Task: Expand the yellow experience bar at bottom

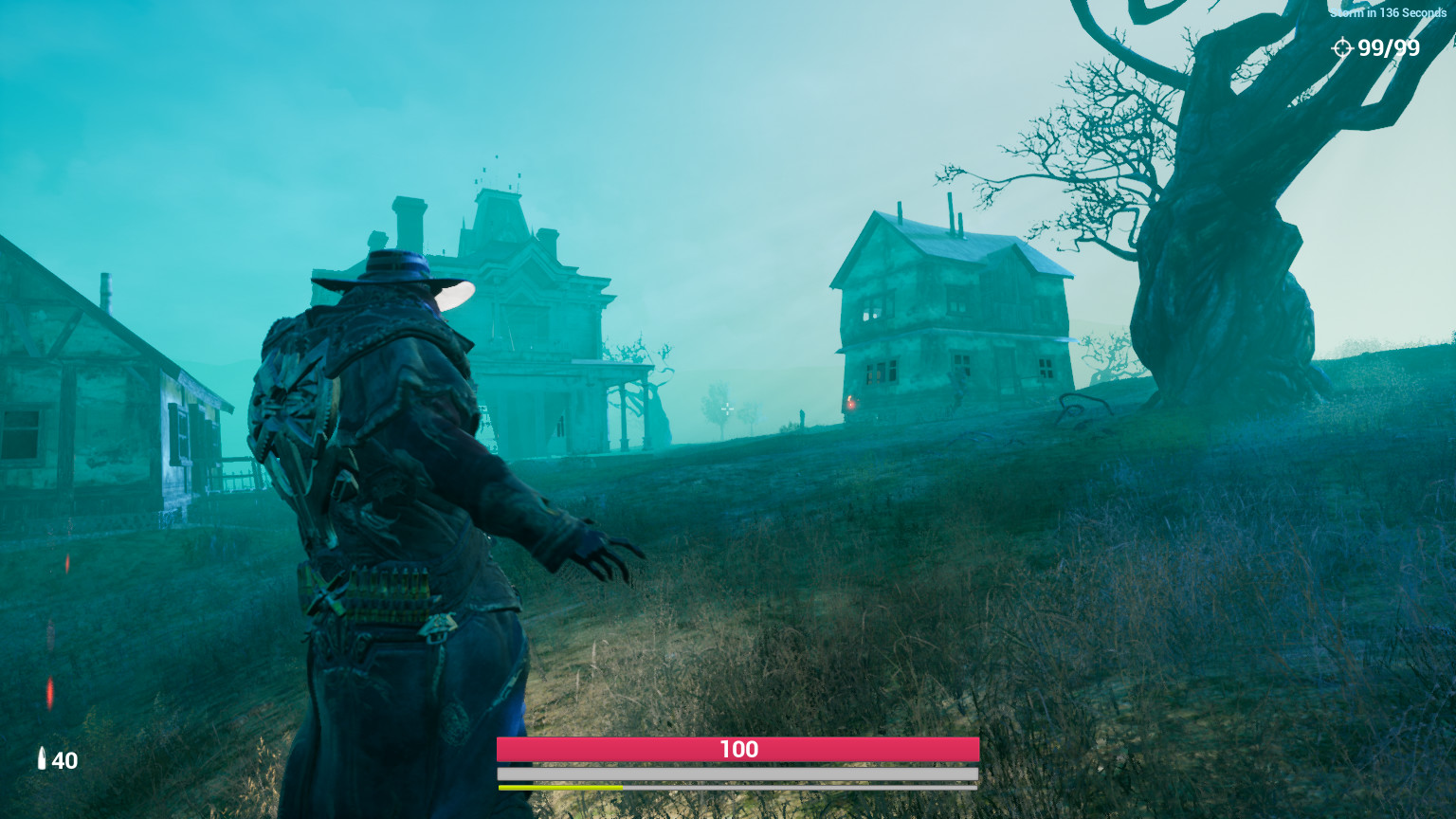Action: [559, 787]
